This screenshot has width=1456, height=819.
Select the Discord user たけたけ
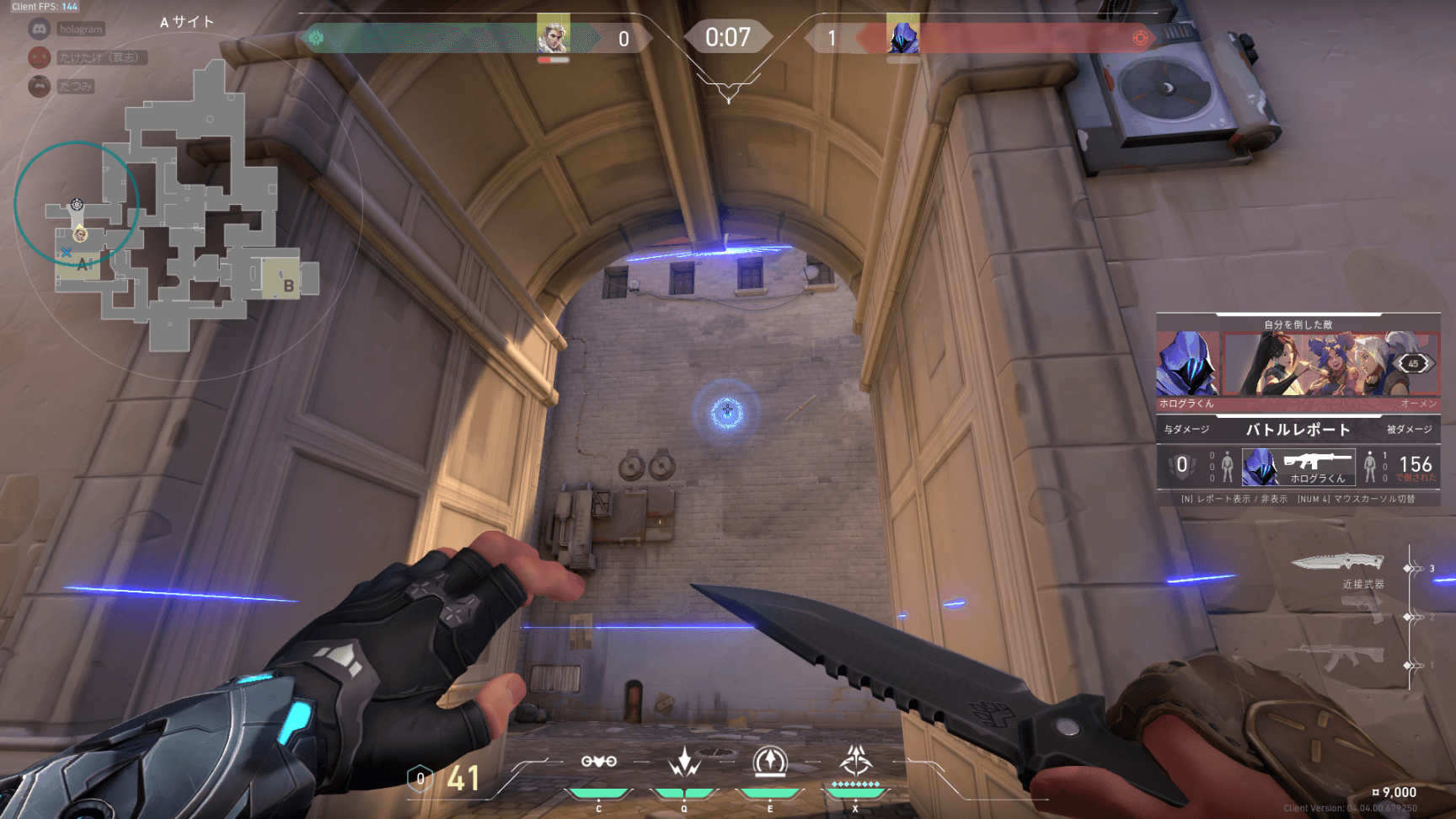click(x=99, y=58)
